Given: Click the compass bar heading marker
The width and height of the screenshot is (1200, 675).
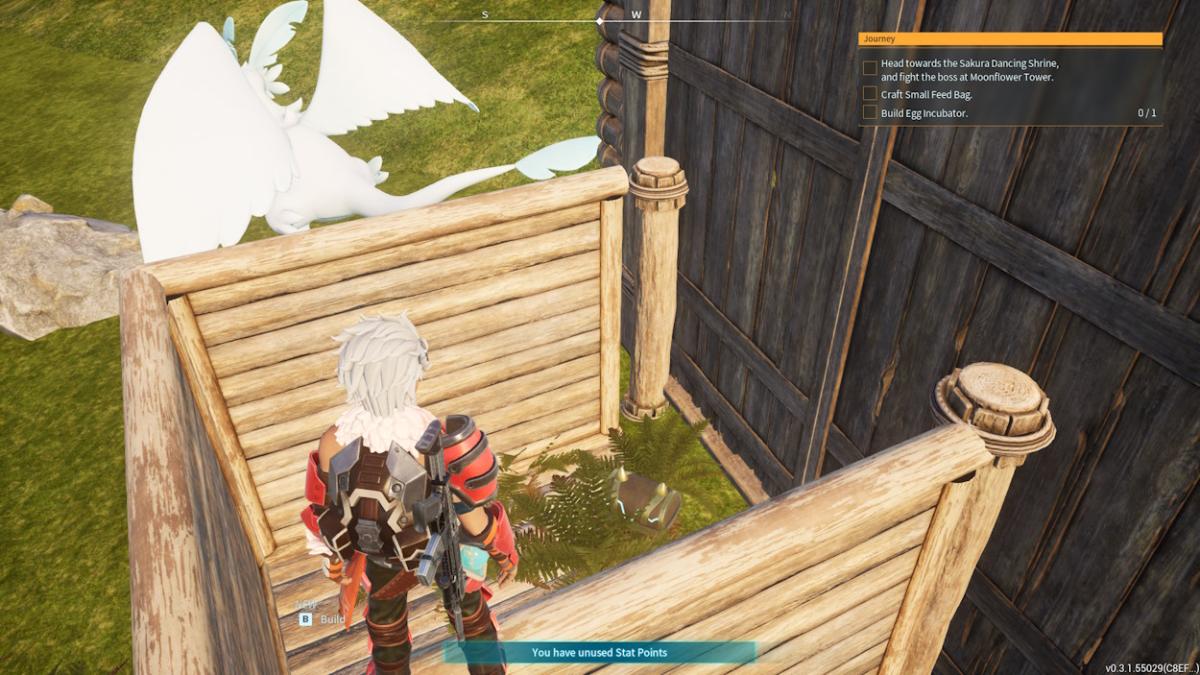Looking at the screenshot, I should click(600, 20).
